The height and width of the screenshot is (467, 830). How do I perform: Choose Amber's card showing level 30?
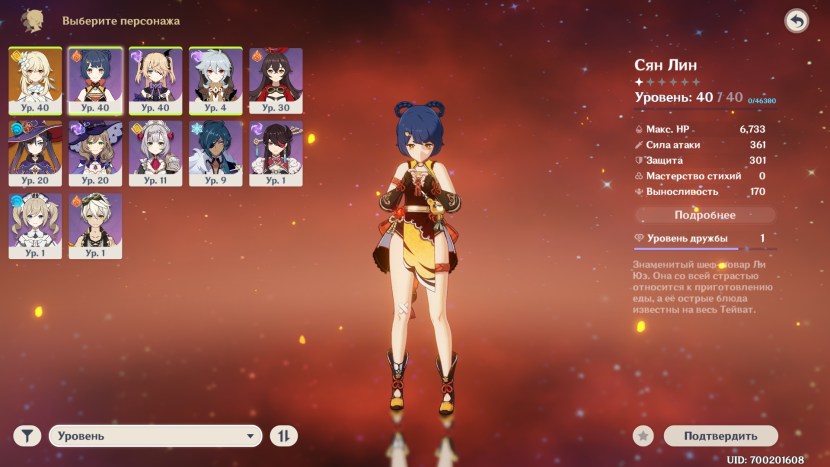coord(275,78)
